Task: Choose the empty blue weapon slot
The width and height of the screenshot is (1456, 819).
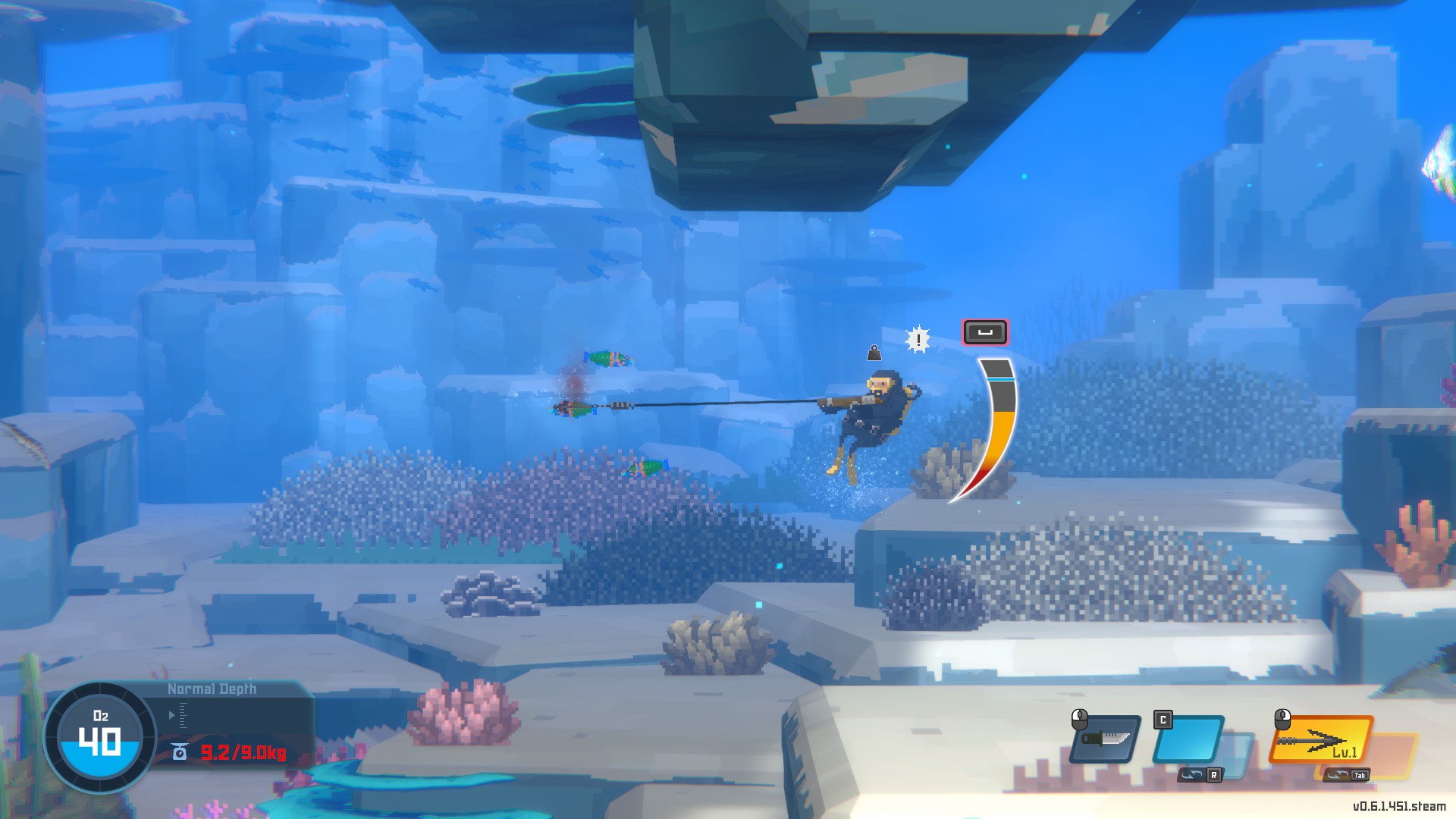Action: pyautogui.click(x=1188, y=739)
